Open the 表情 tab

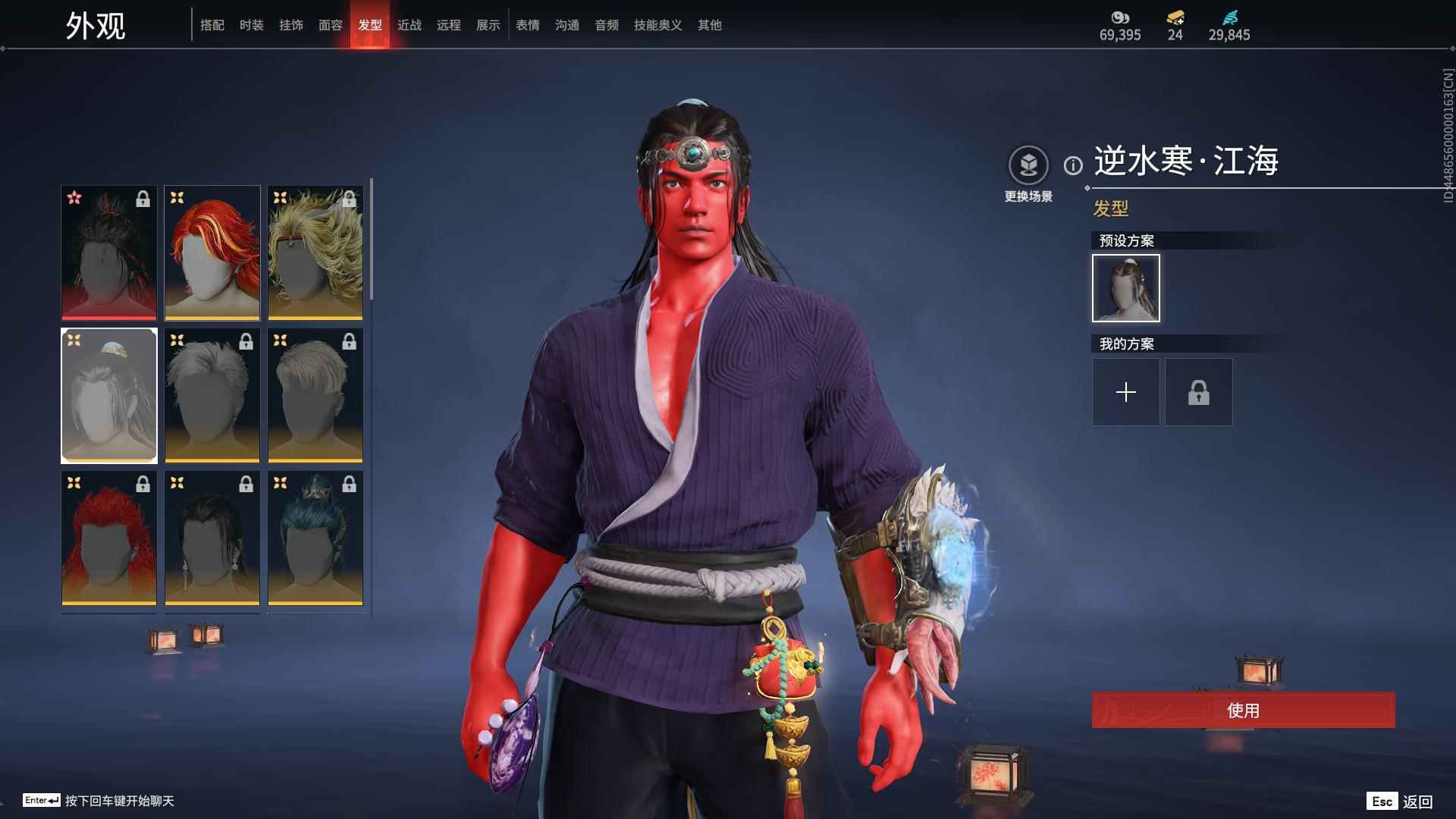(528, 25)
